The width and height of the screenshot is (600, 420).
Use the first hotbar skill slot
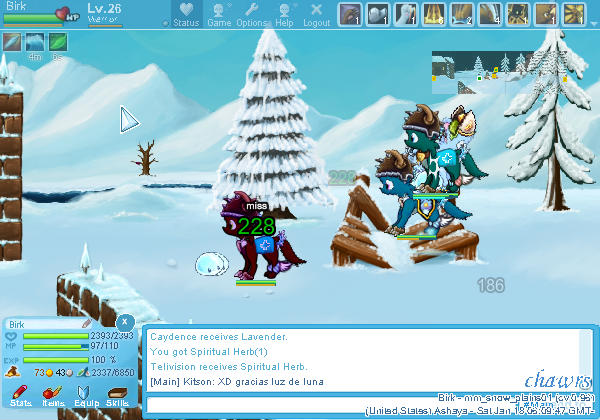coord(350,14)
